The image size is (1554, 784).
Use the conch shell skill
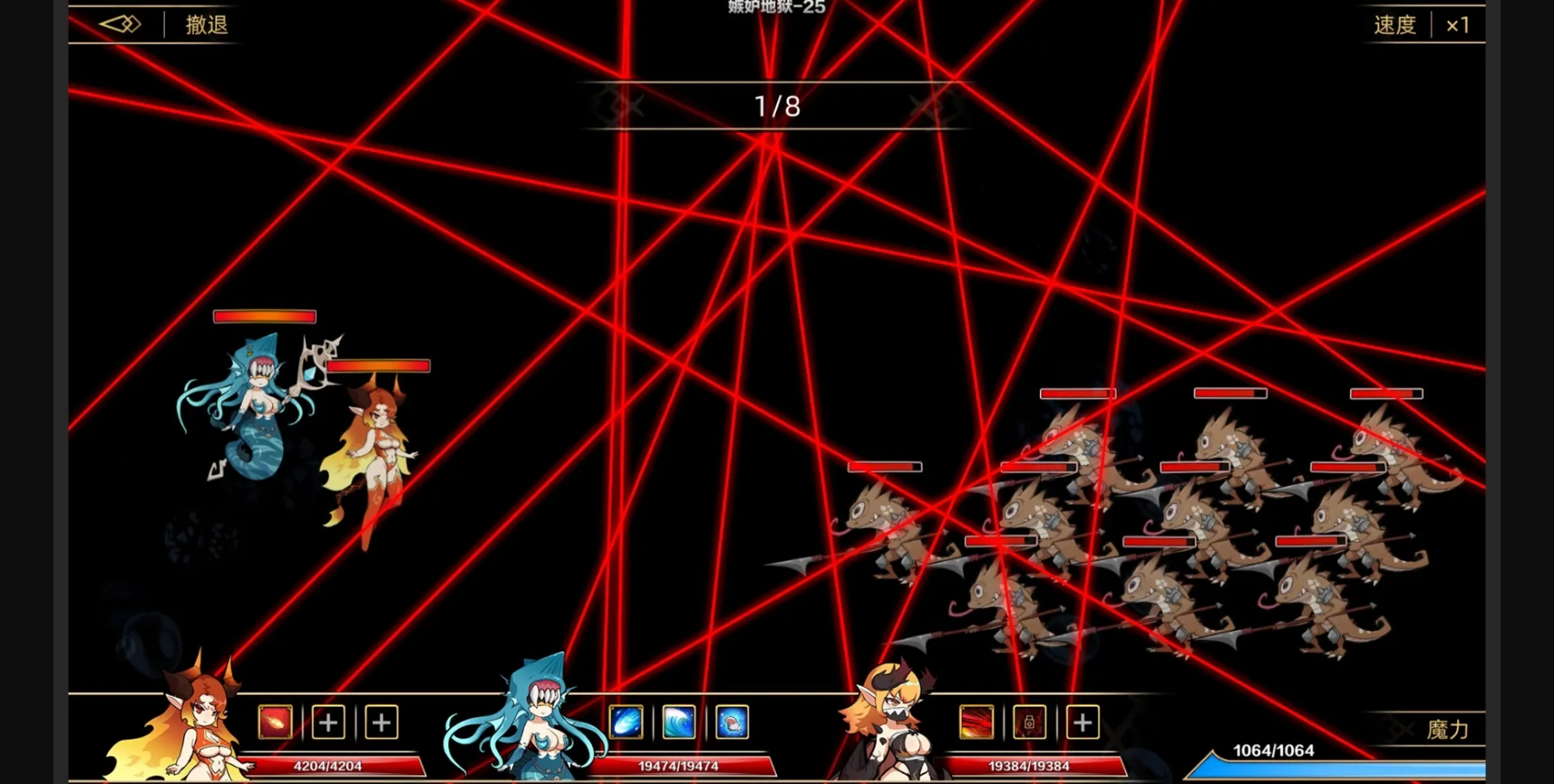pyautogui.click(x=732, y=723)
